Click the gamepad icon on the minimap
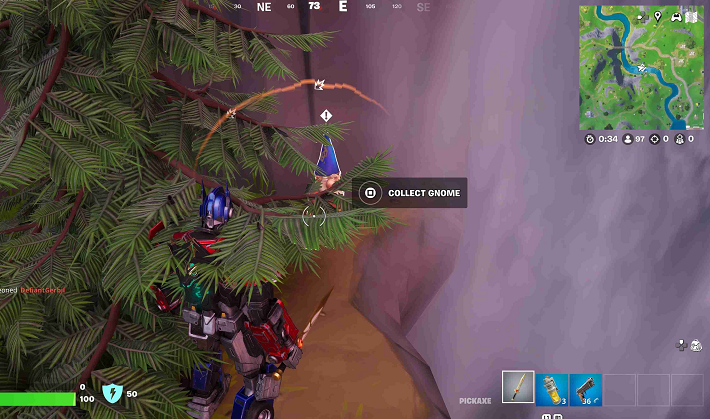The height and width of the screenshot is (419, 710). (675, 16)
